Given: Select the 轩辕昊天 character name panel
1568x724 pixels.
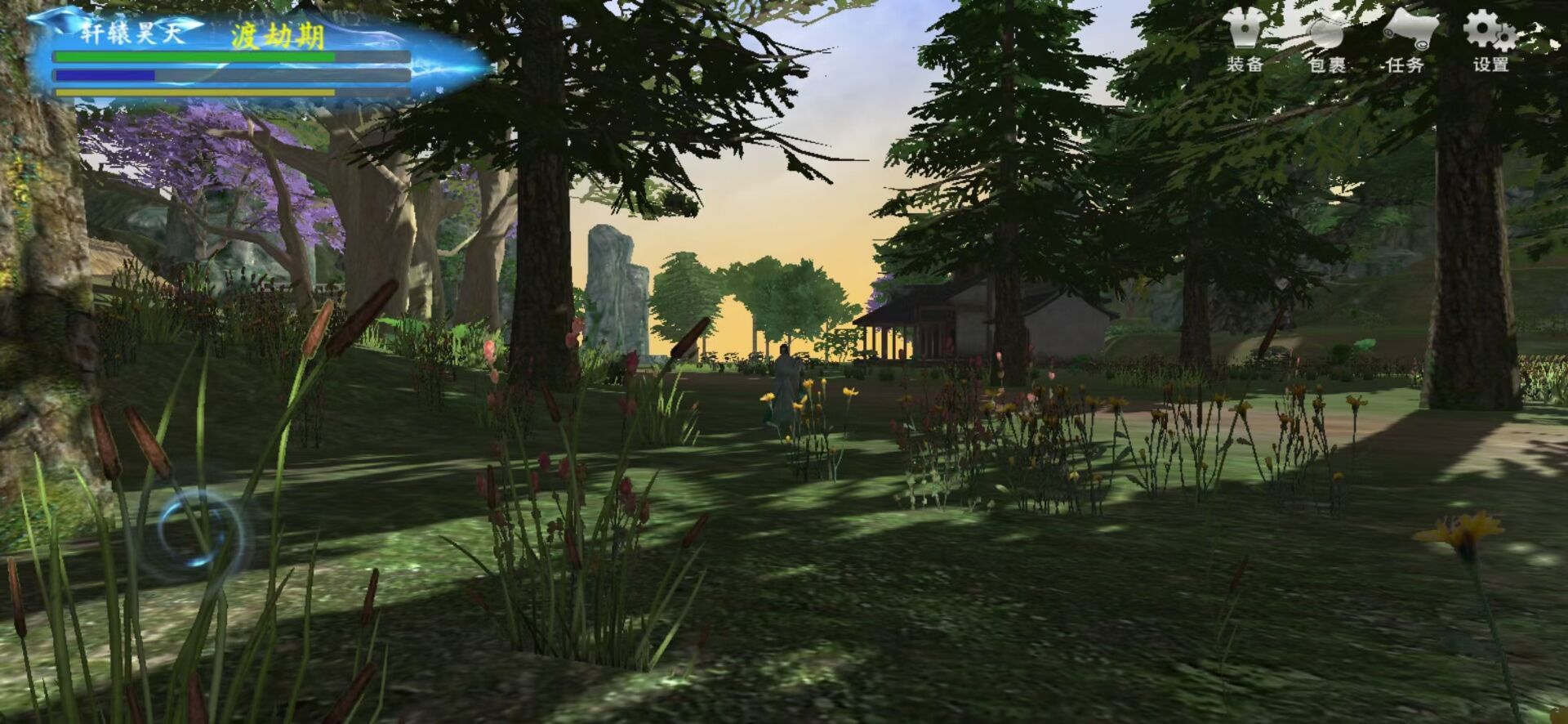Looking at the screenshot, I should pyautogui.click(x=131, y=33).
